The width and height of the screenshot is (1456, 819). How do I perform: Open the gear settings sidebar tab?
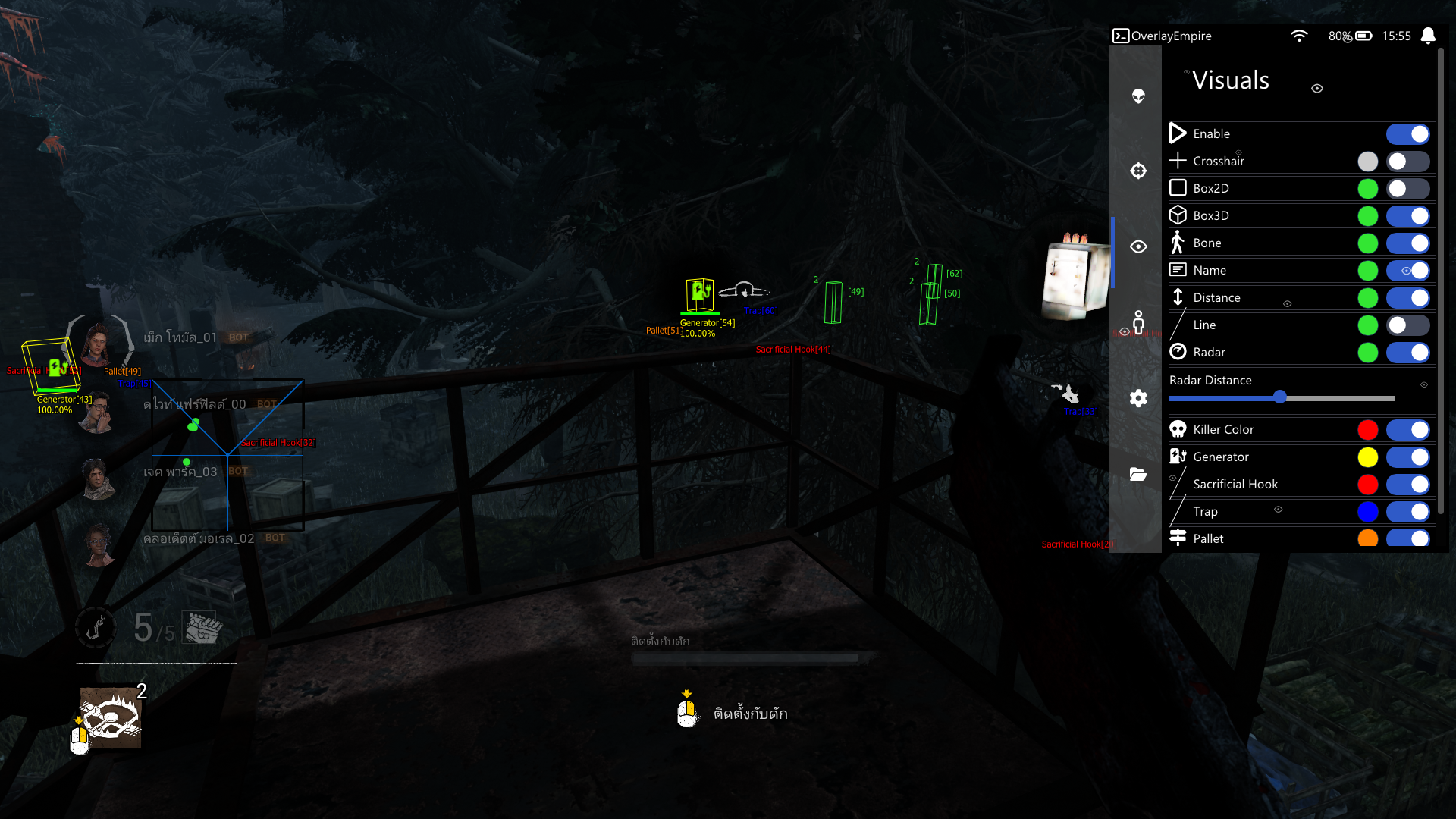(1138, 398)
